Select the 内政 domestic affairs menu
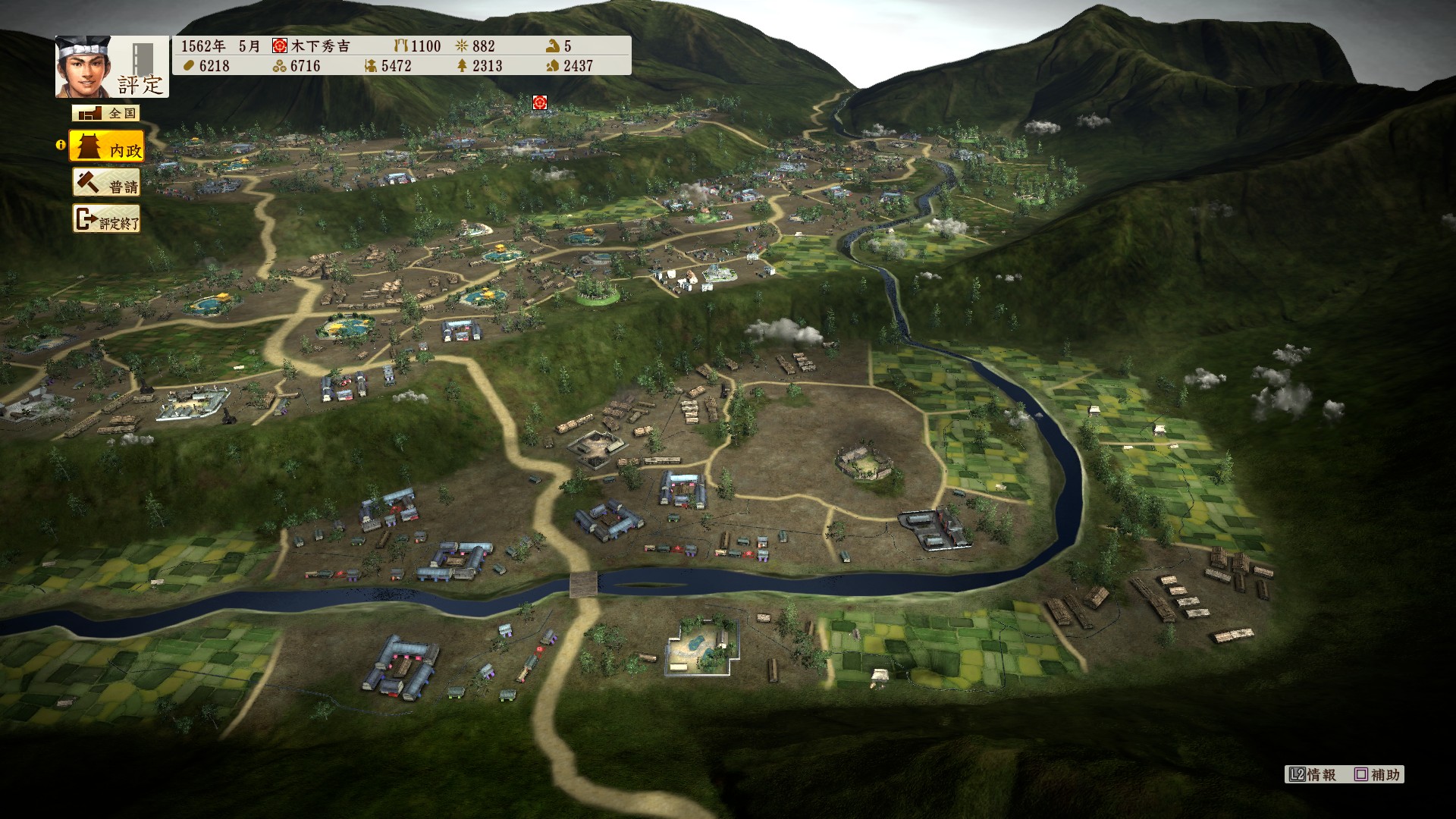The image size is (1456, 819). (x=107, y=146)
